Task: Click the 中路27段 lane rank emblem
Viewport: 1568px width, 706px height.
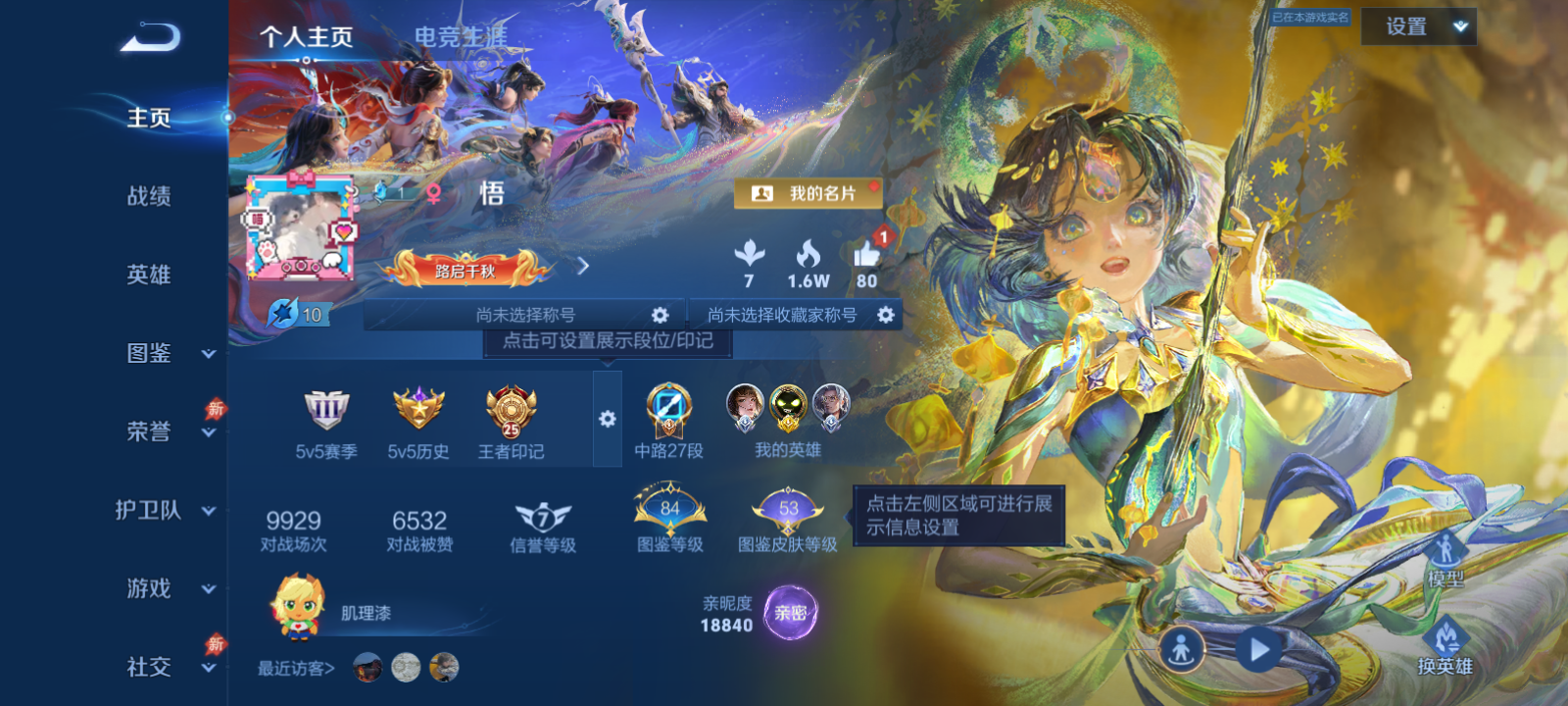Action: (x=668, y=412)
